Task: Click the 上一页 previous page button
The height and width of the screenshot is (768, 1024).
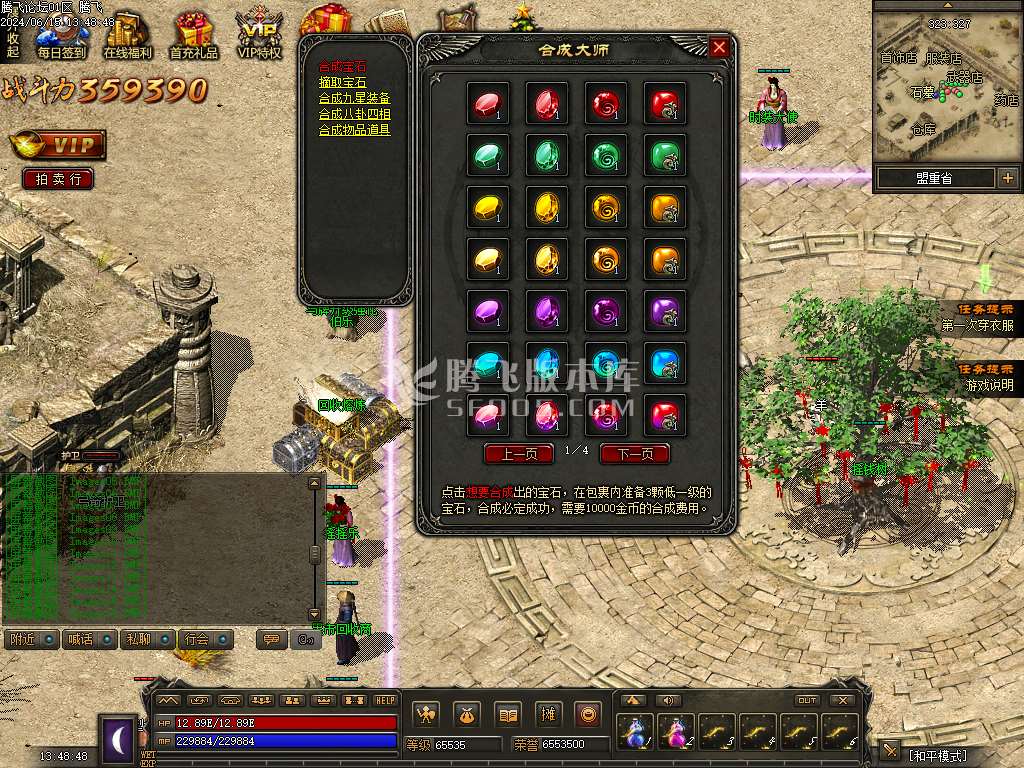Action: [x=518, y=453]
